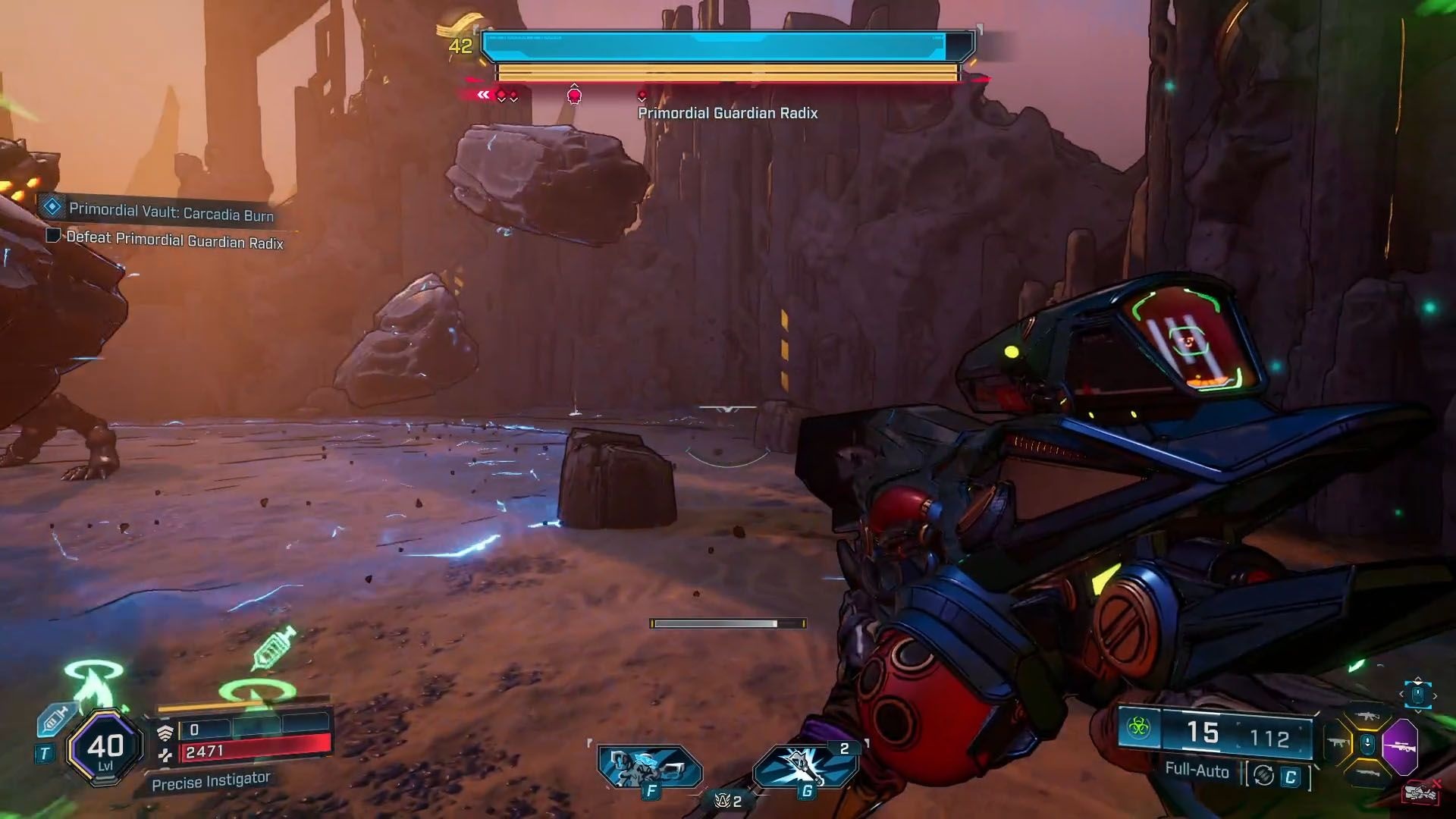Use the throwing knife ordnance ability
This screenshot has width=1456, height=819.
pyautogui.click(x=805, y=766)
